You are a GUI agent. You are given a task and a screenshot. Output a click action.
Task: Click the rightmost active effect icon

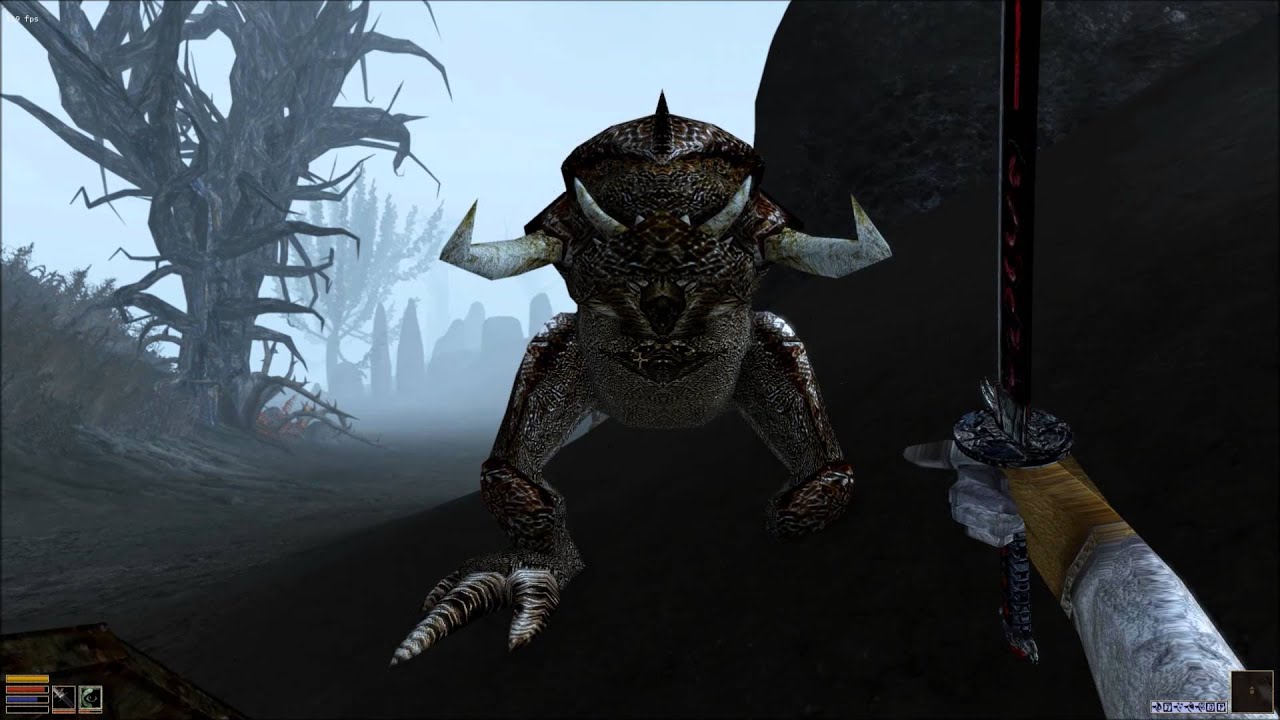(1220, 706)
